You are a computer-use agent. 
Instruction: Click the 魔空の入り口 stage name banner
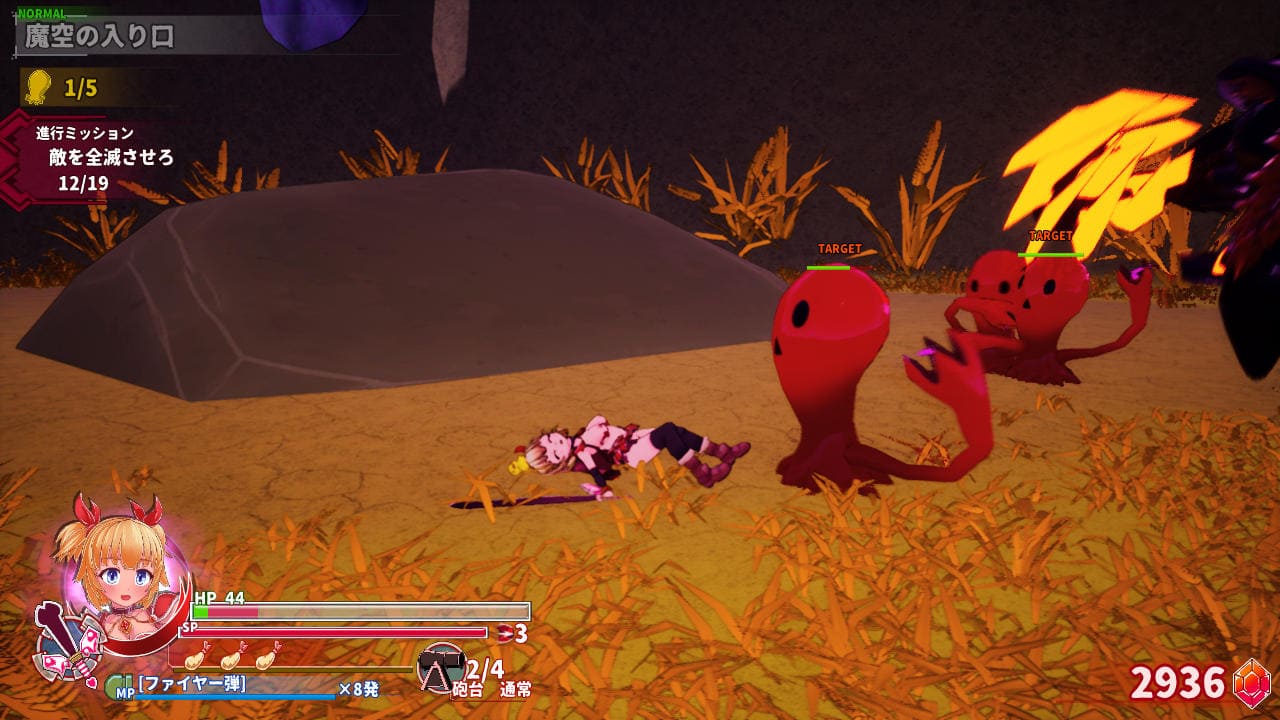(x=100, y=37)
